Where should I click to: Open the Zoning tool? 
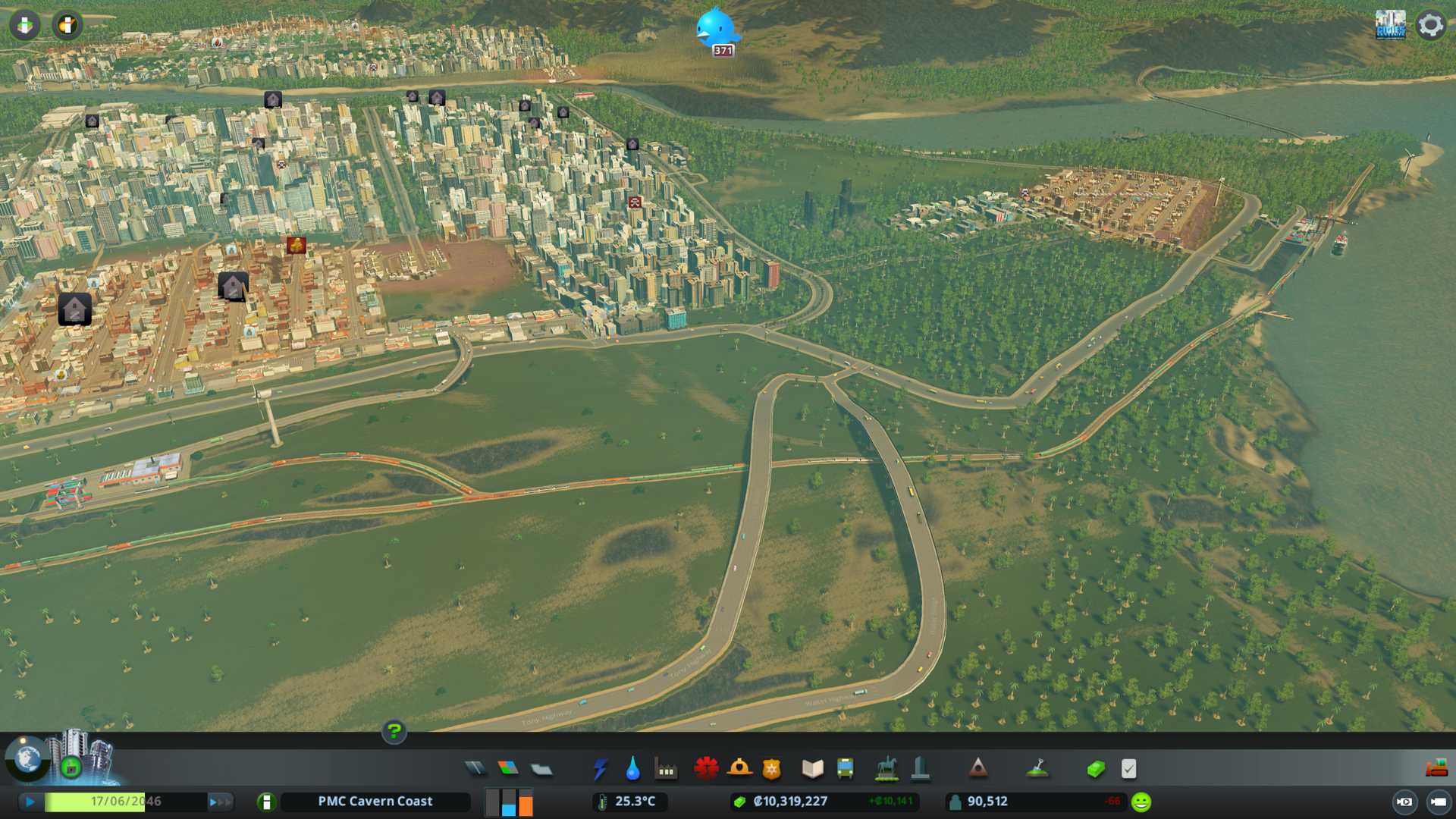click(508, 769)
